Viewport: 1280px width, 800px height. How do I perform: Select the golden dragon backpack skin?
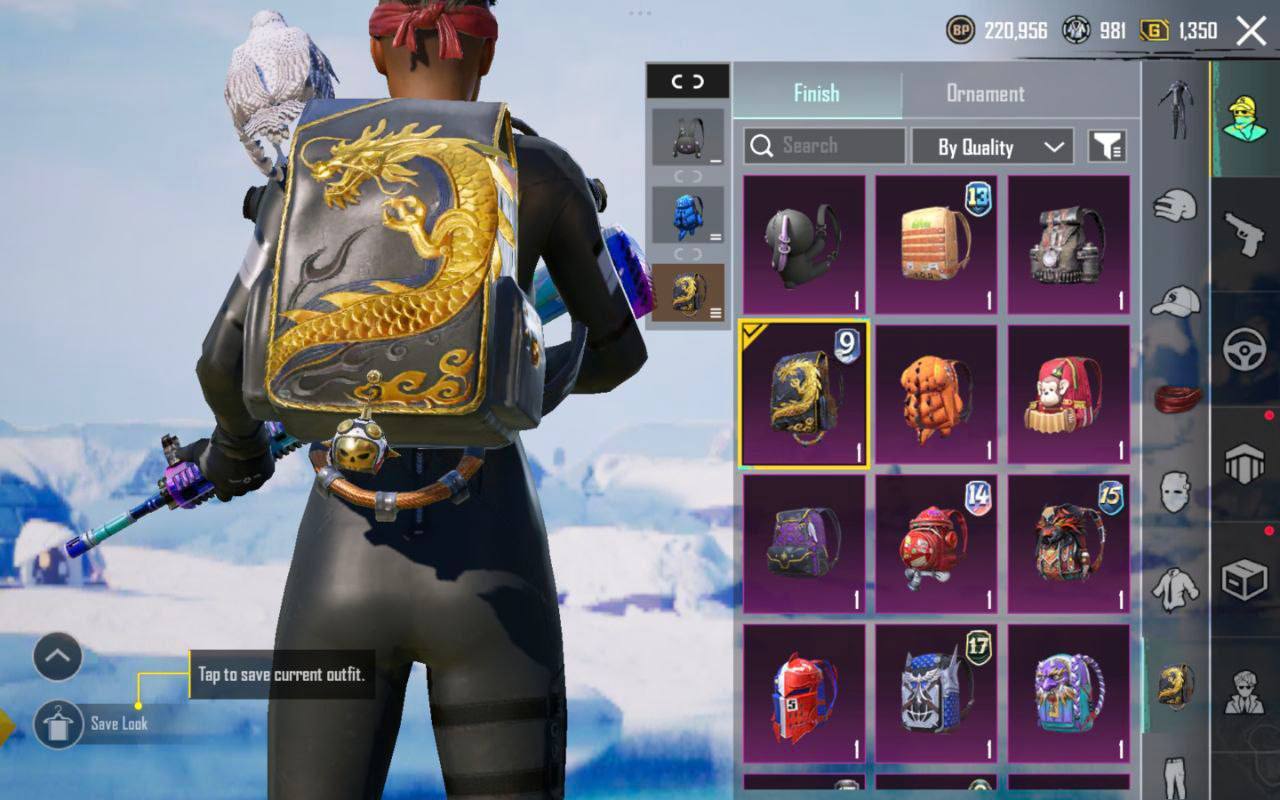tap(804, 394)
